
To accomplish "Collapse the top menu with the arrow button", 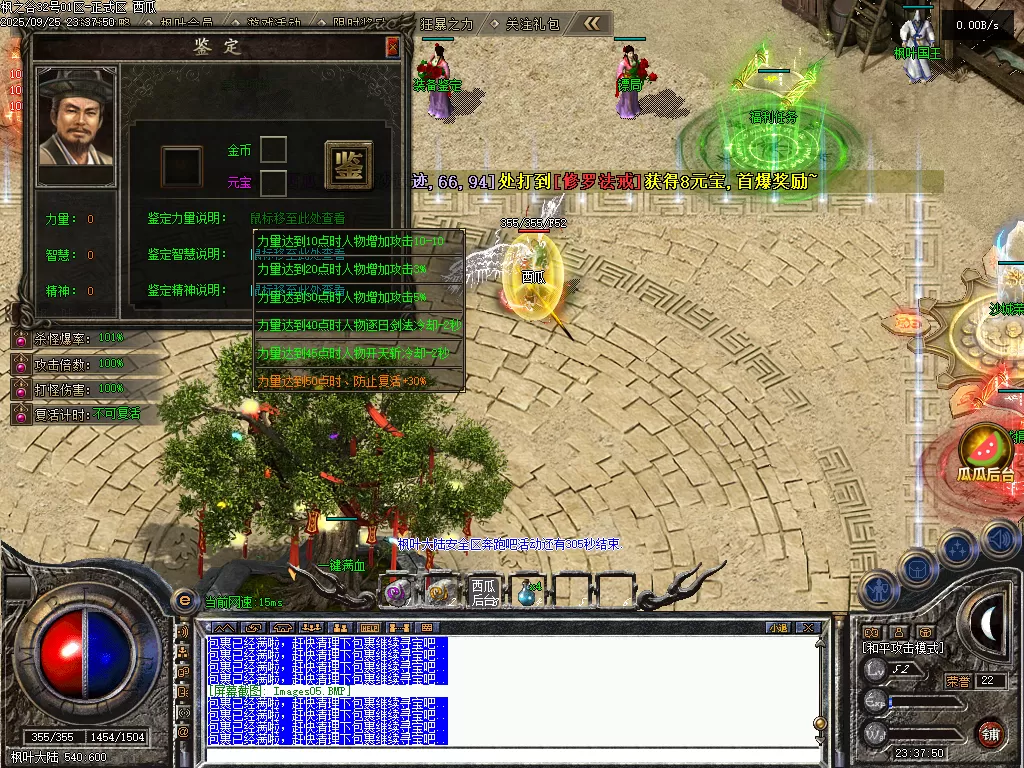I will coord(592,23).
